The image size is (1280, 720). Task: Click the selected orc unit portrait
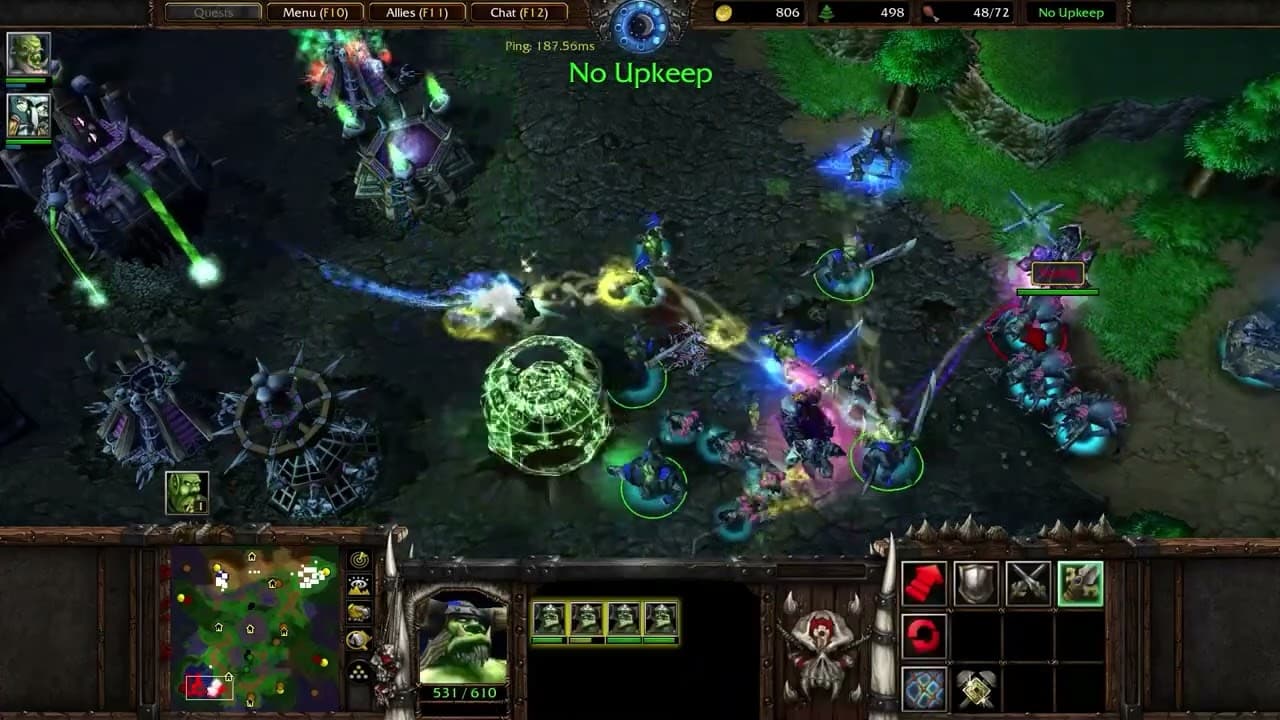[462, 641]
